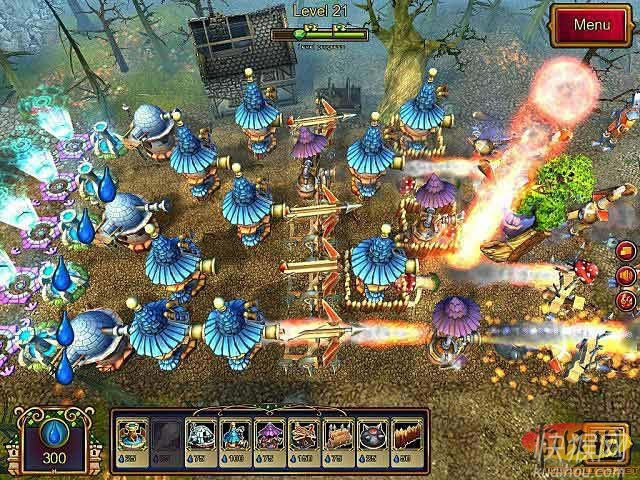Click the red flag round button
The width and height of the screenshot is (640, 480).
627,250
